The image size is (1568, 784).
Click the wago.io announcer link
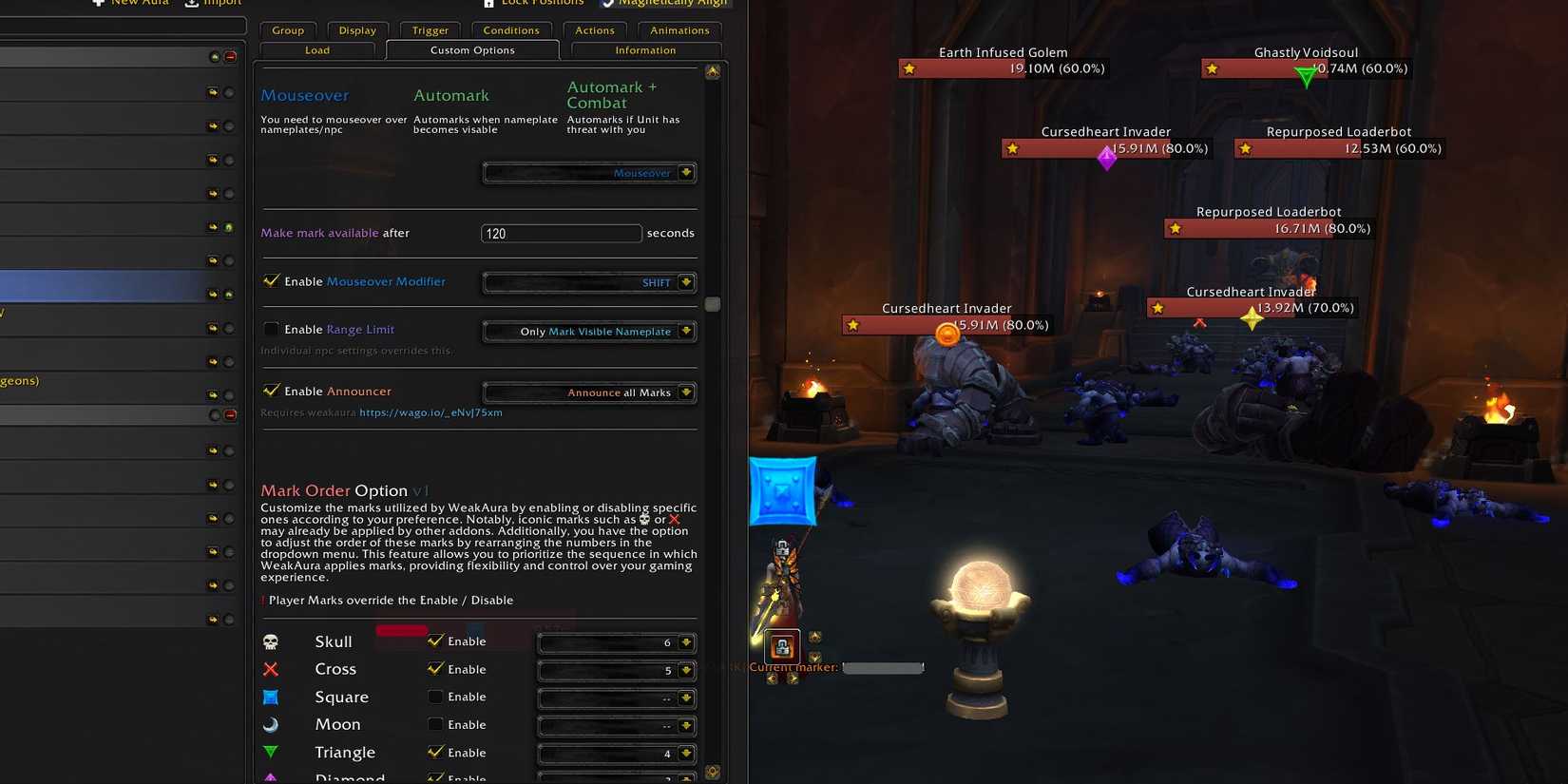431,411
